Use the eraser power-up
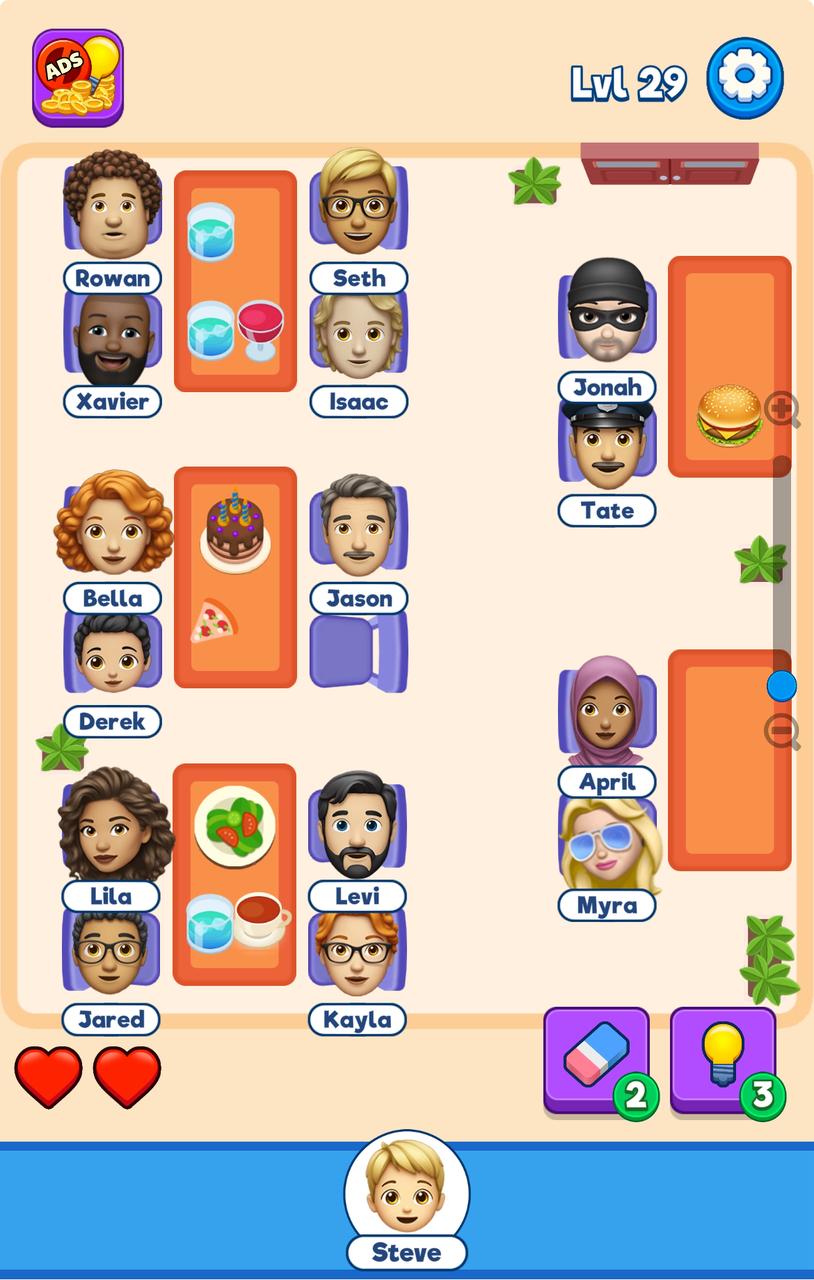The image size is (814, 1280). pos(596,1060)
